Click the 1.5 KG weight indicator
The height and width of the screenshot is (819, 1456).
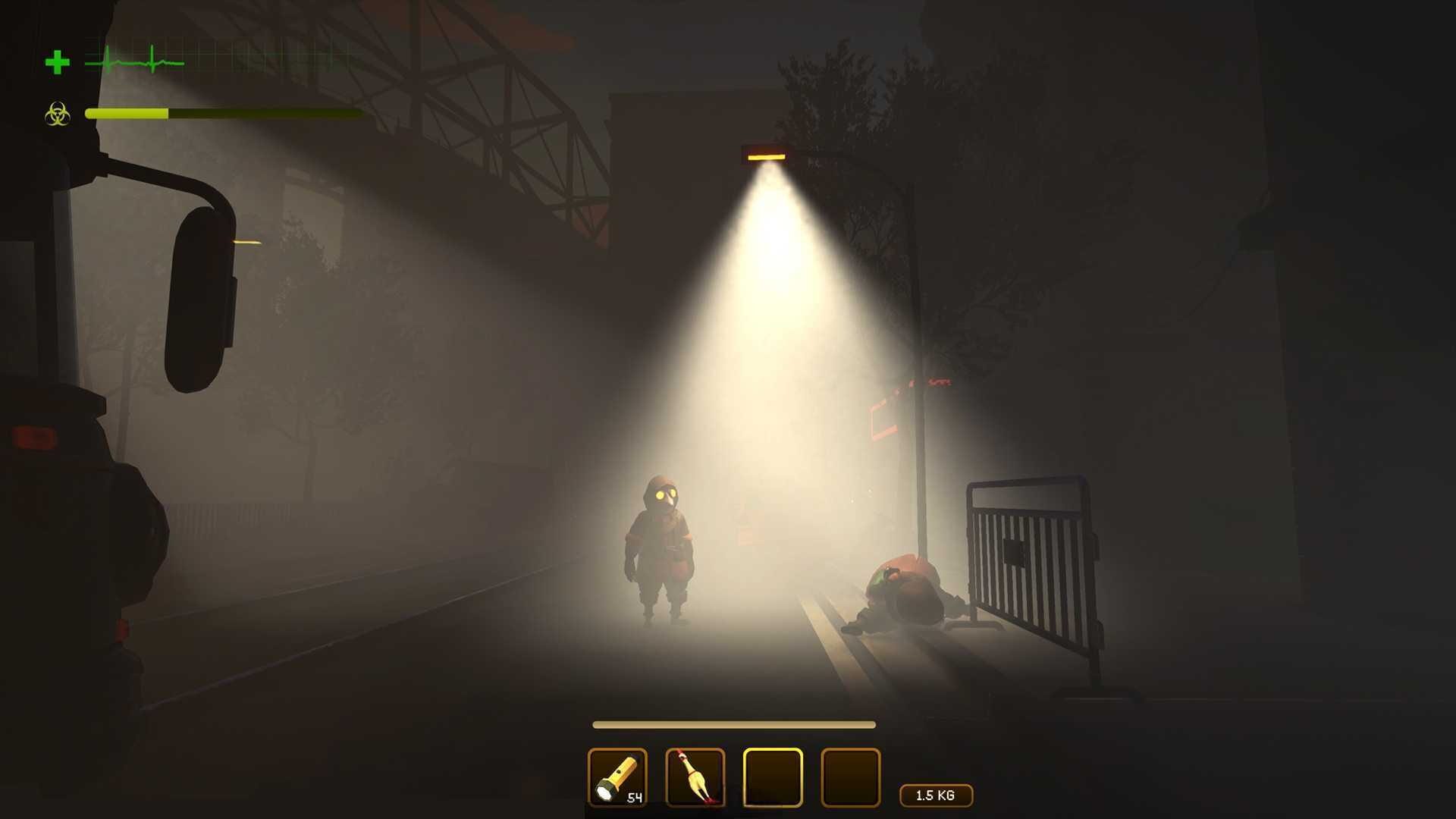(936, 795)
